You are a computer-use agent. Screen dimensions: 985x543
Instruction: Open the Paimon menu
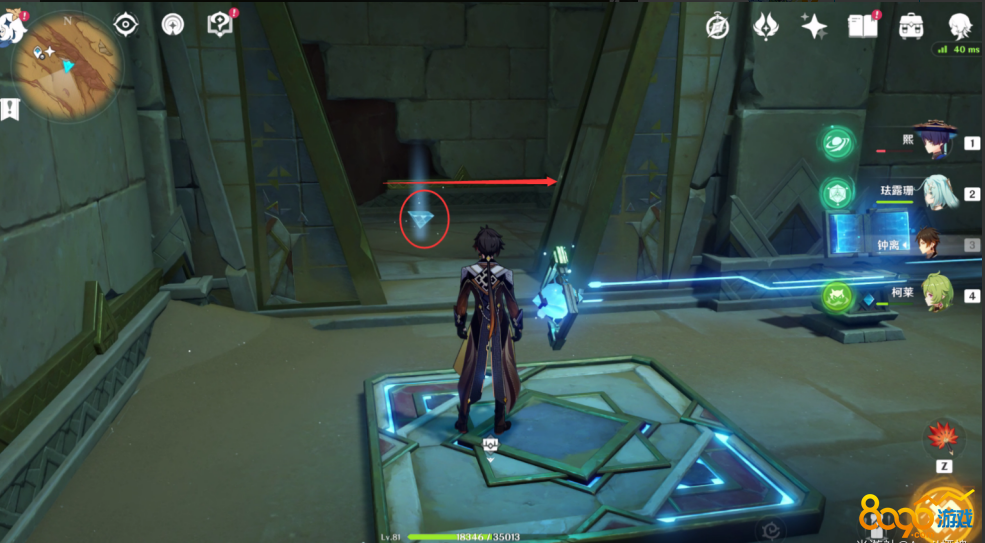tap(12, 24)
